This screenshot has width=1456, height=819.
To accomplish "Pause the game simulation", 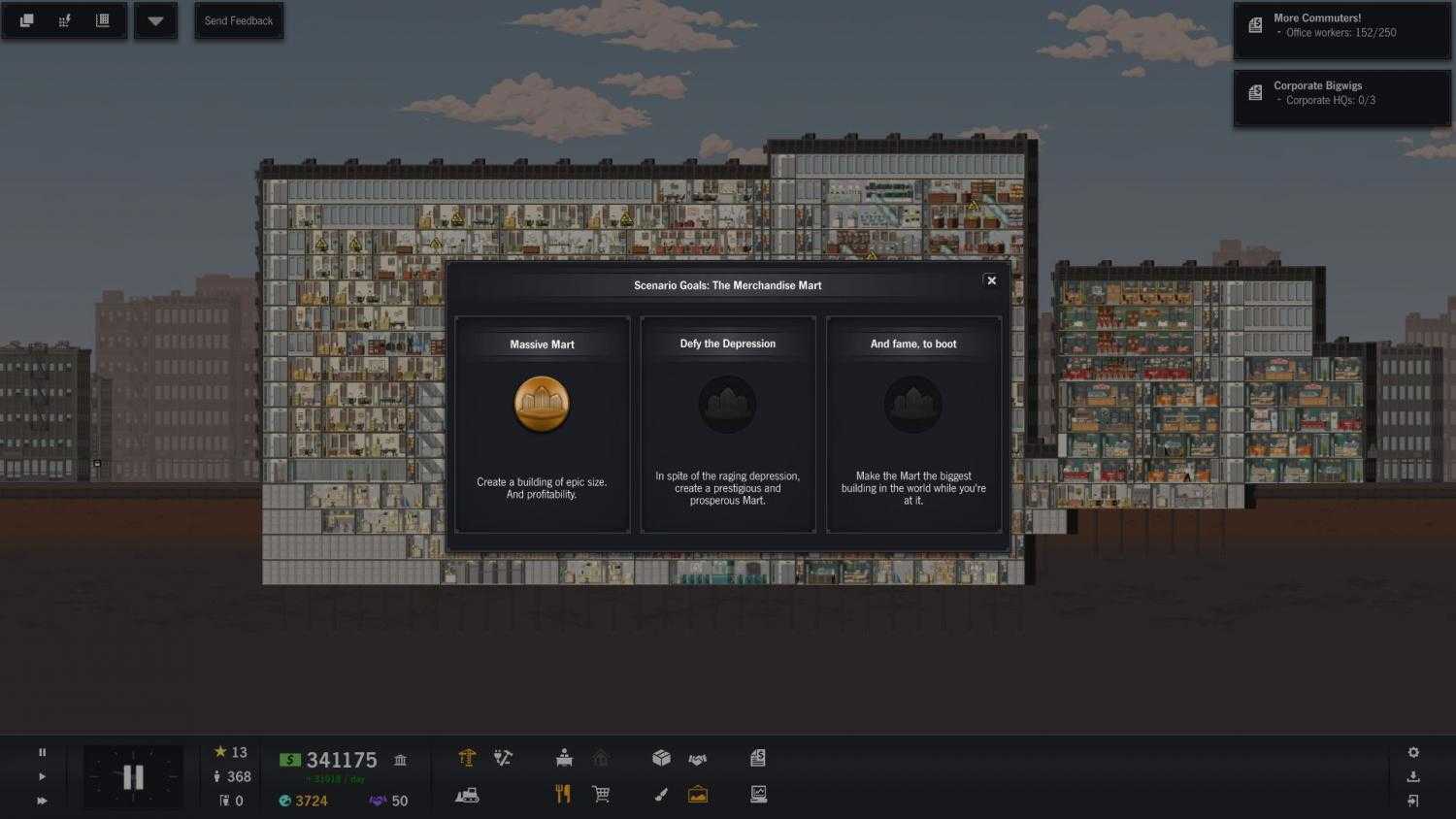I will point(42,751).
